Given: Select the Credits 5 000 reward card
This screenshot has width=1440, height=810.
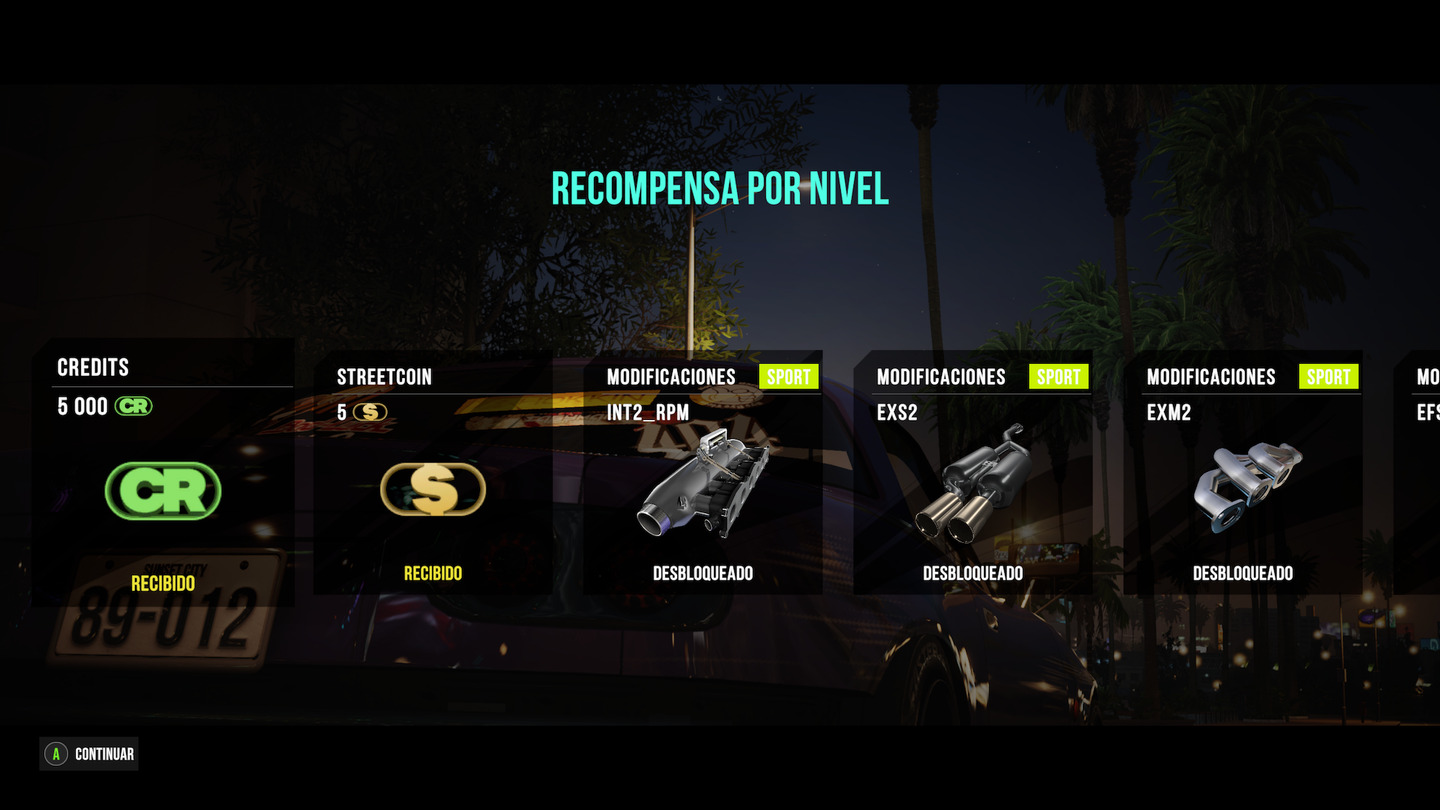Looking at the screenshot, I should [x=163, y=472].
